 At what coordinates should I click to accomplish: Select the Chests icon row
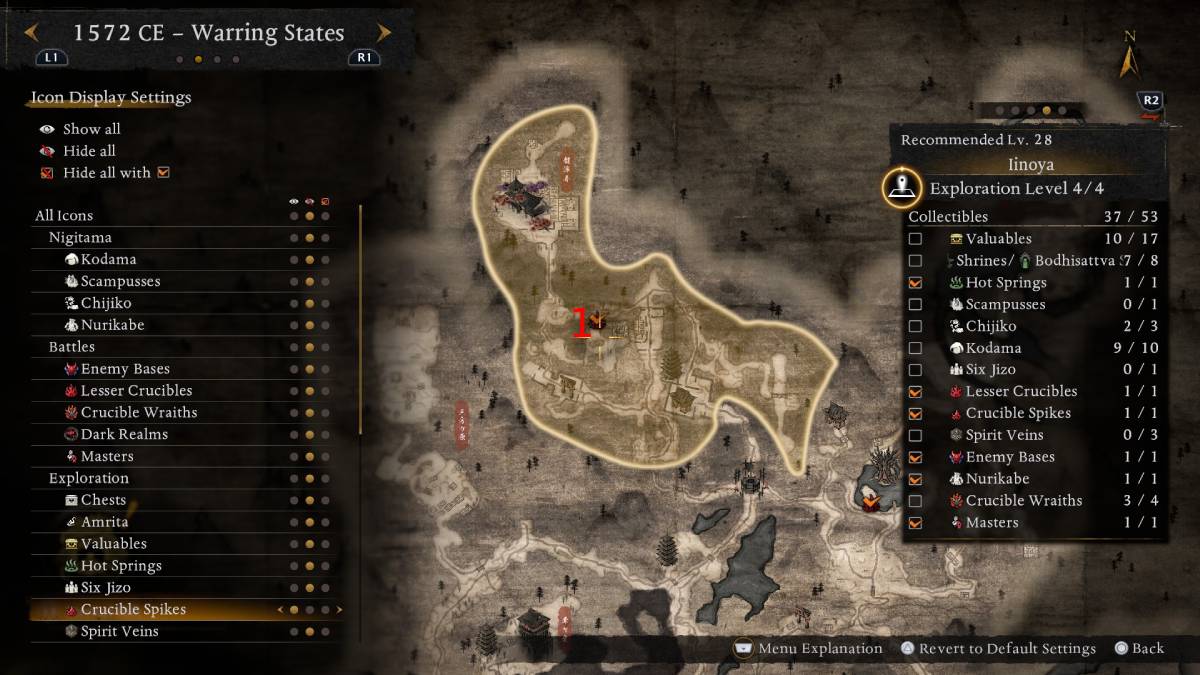pos(103,500)
